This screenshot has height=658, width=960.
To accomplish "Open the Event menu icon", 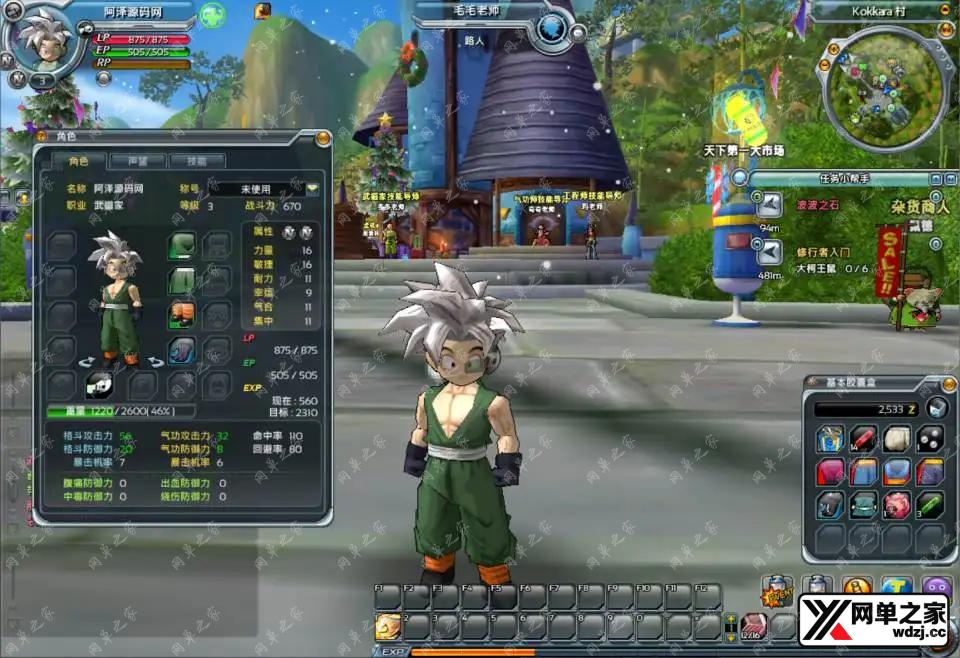I will [x=777, y=594].
